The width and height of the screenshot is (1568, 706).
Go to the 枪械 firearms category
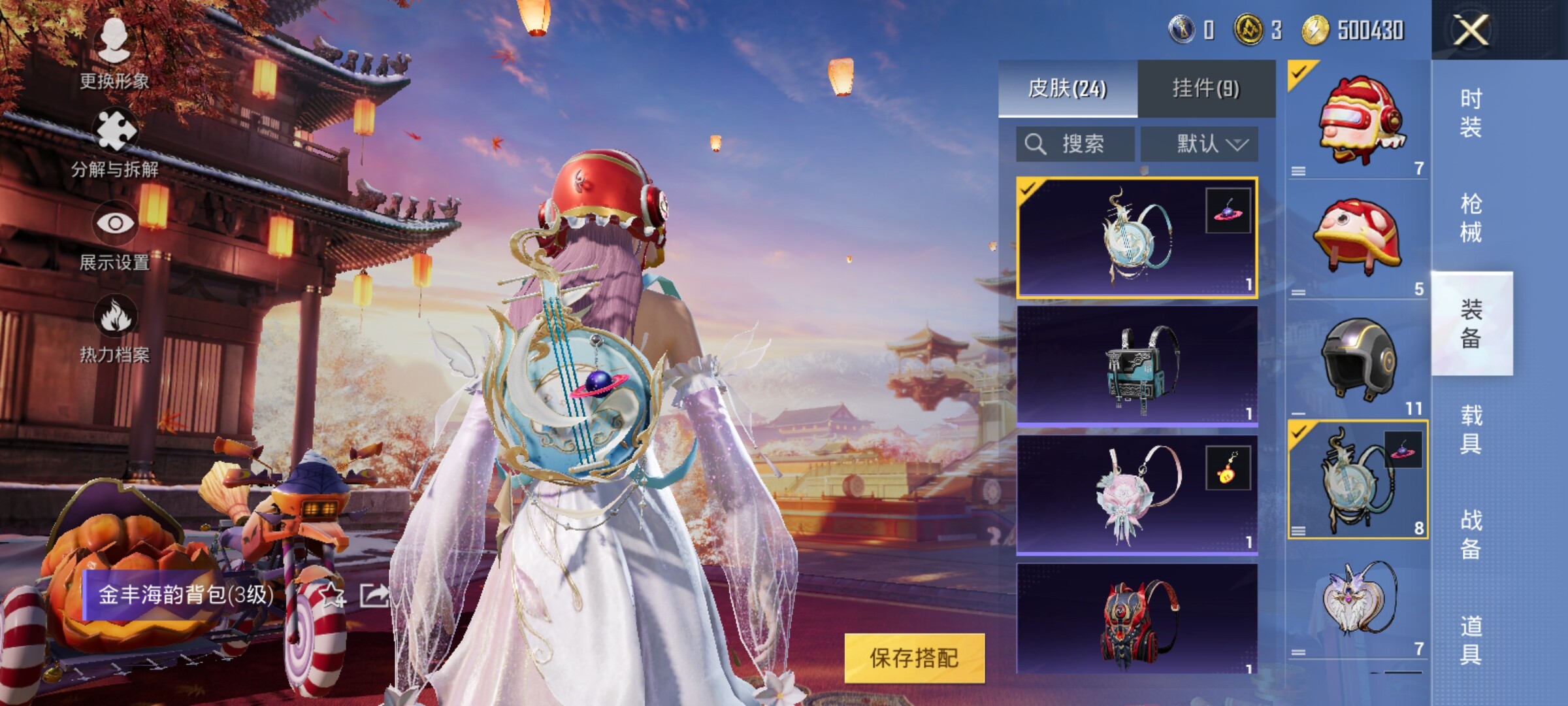1471,218
